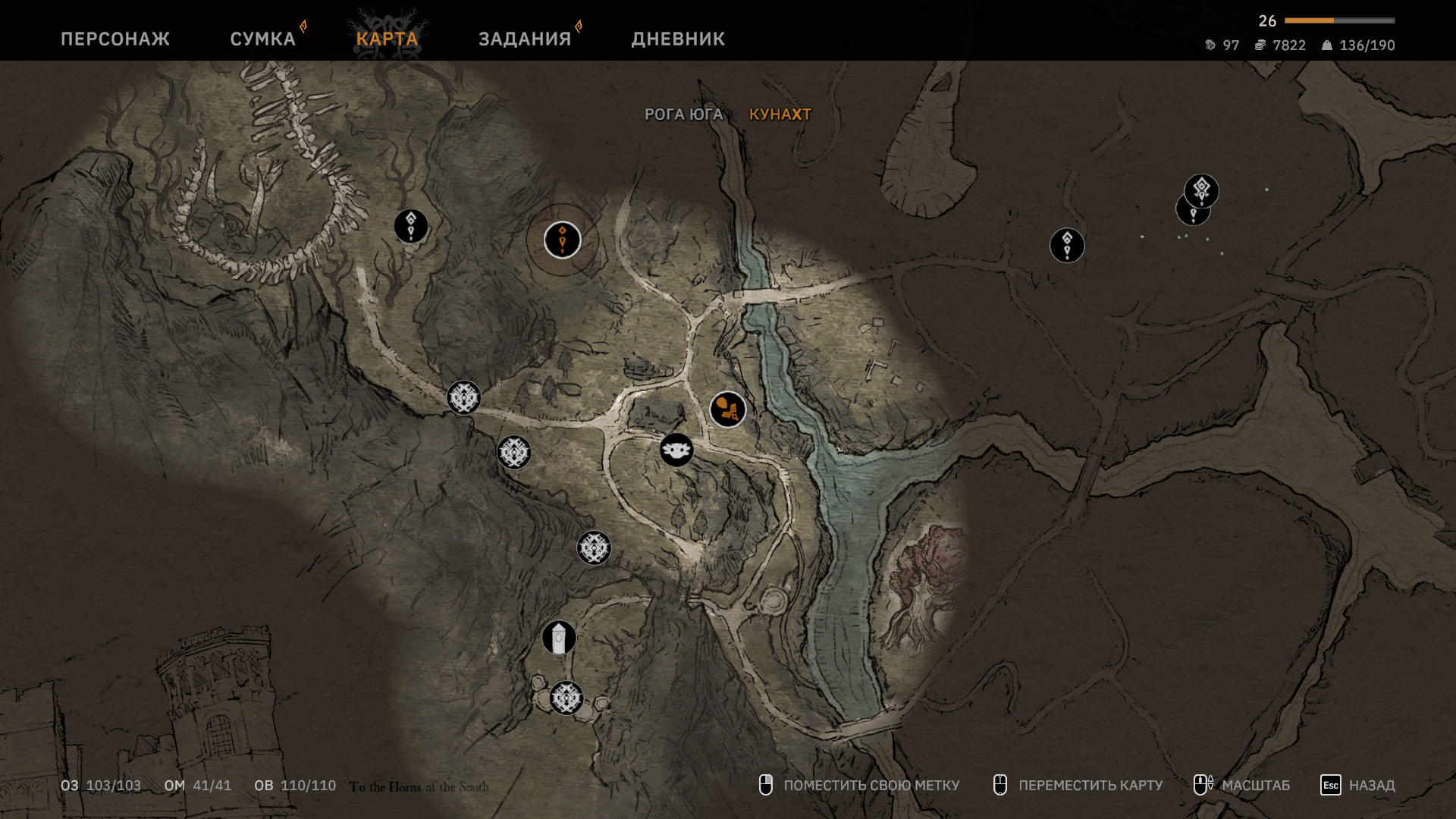
Task: Choose the КУНАХТ region map
Action: [x=780, y=115]
